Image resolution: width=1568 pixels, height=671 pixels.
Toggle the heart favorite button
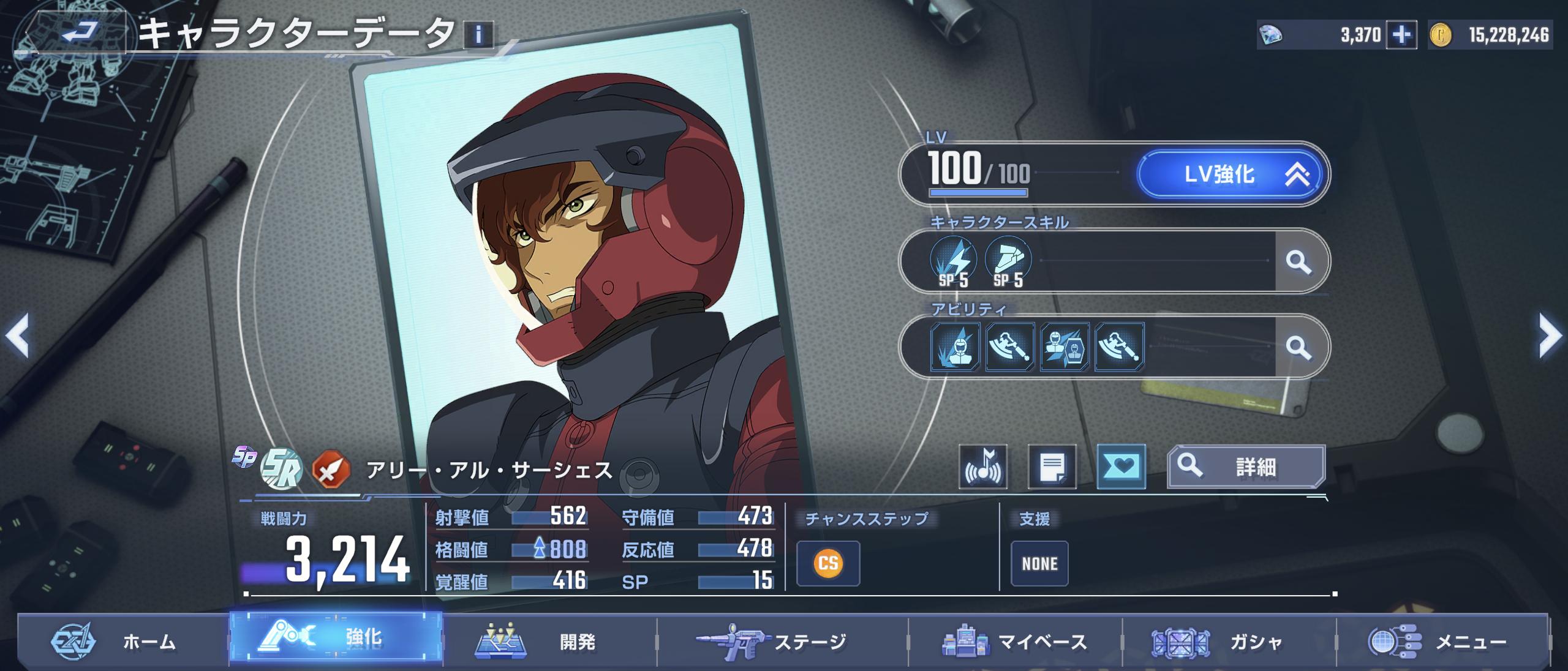coord(1121,467)
